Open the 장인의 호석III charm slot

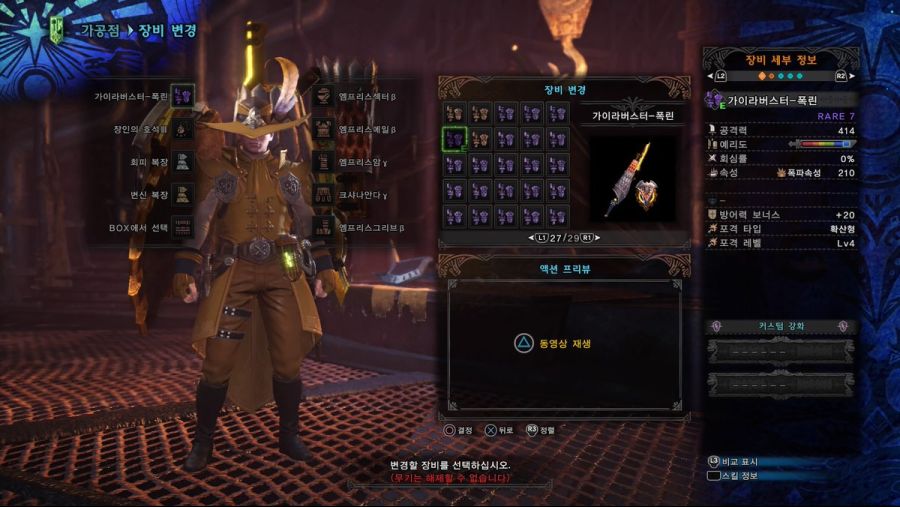[182, 128]
